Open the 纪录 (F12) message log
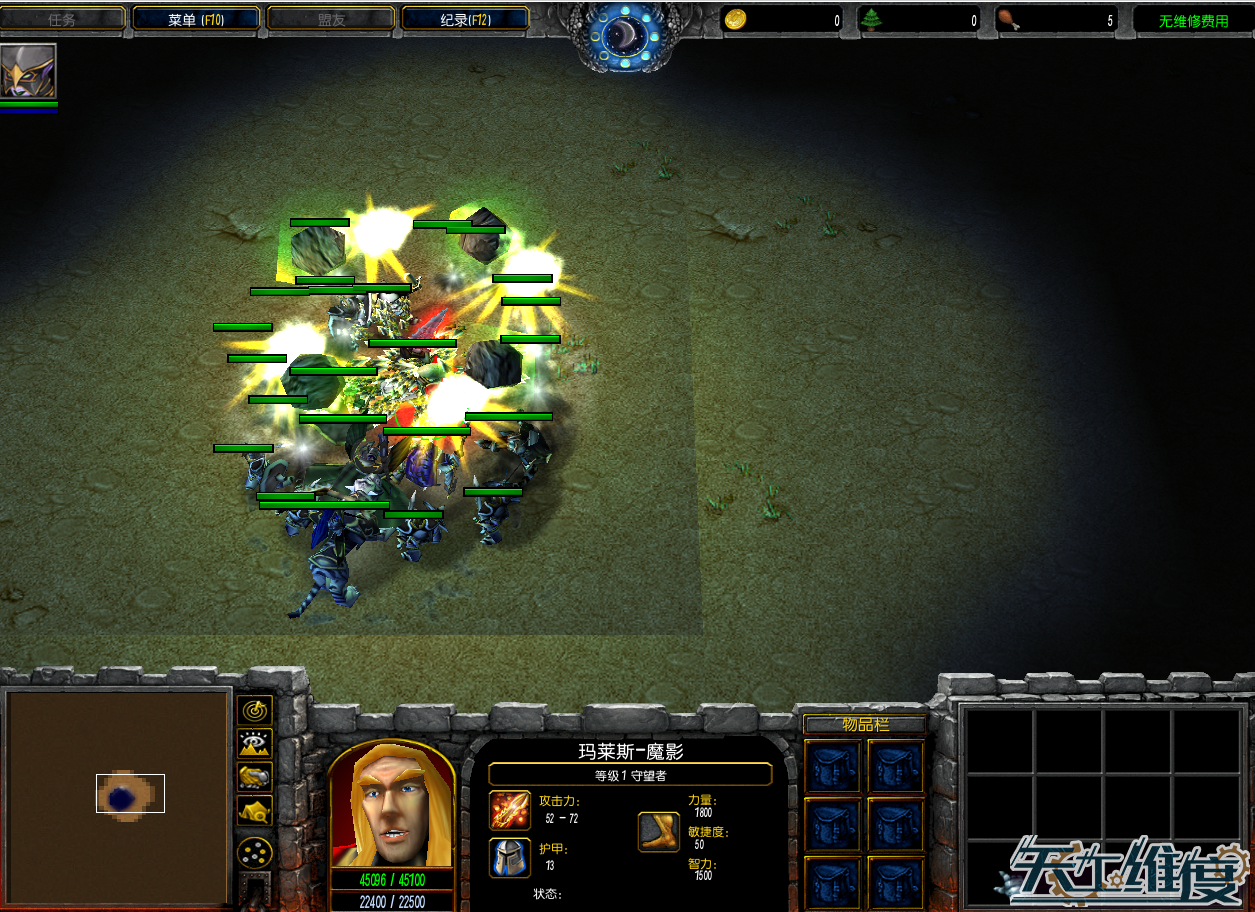This screenshot has height=912, width=1255. pyautogui.click(x=465, y=19)
